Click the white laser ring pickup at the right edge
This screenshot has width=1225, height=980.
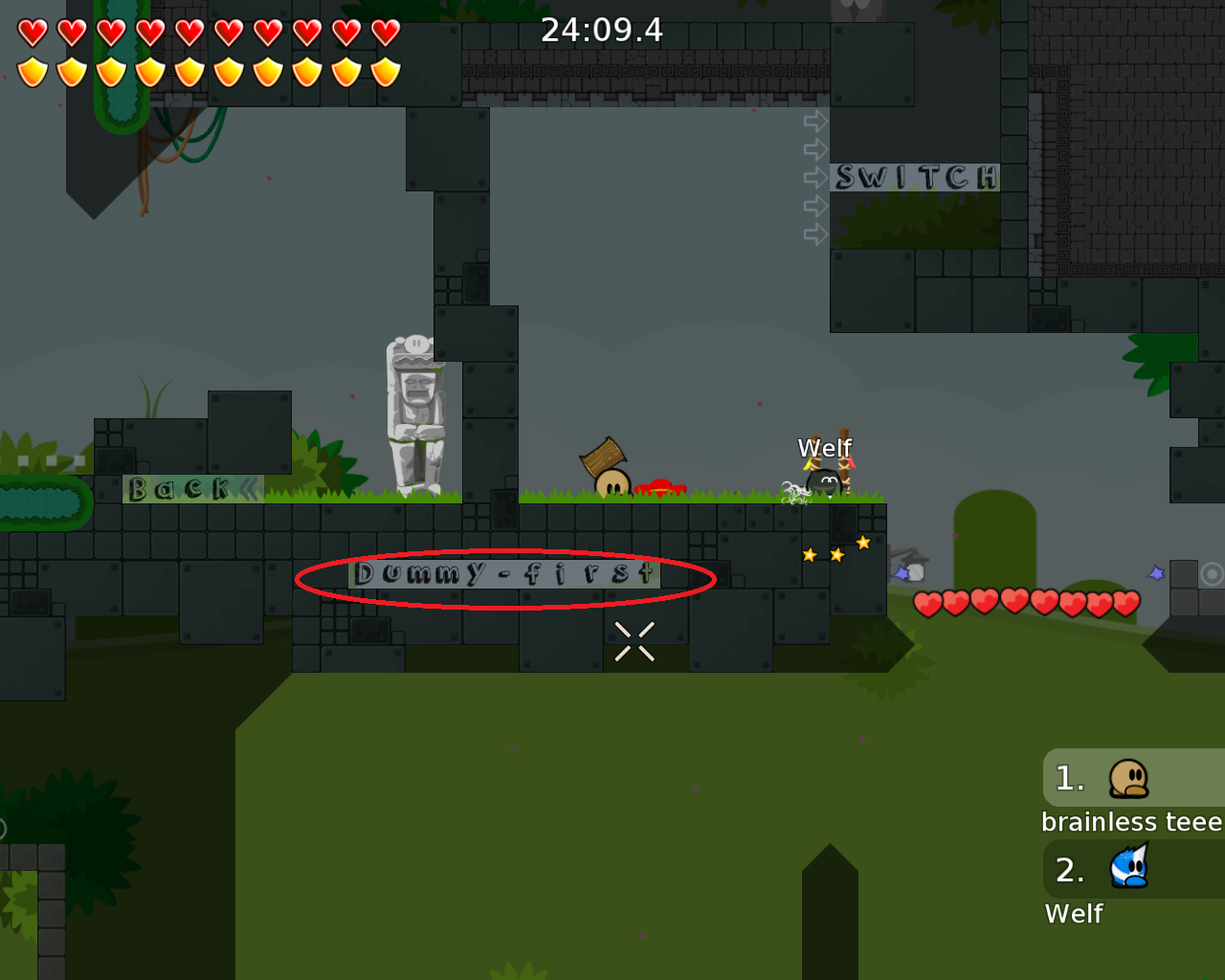pos(1214,573)
